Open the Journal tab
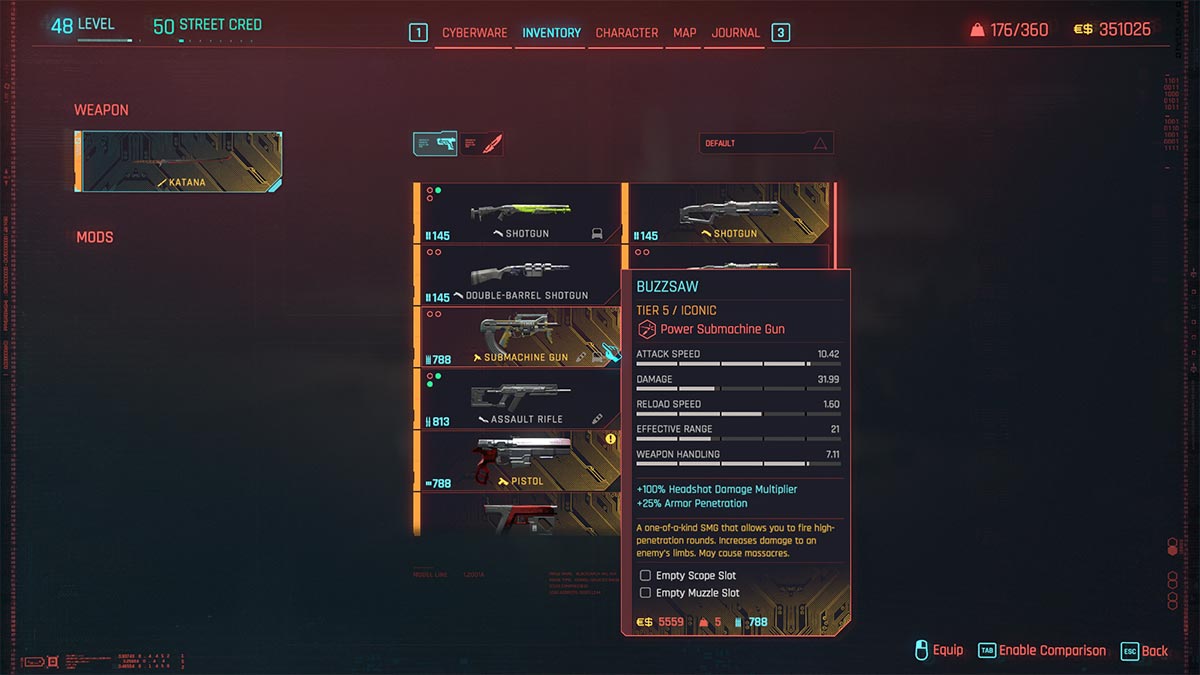Screen dimensions: 1200x675 tap(736, 33)
